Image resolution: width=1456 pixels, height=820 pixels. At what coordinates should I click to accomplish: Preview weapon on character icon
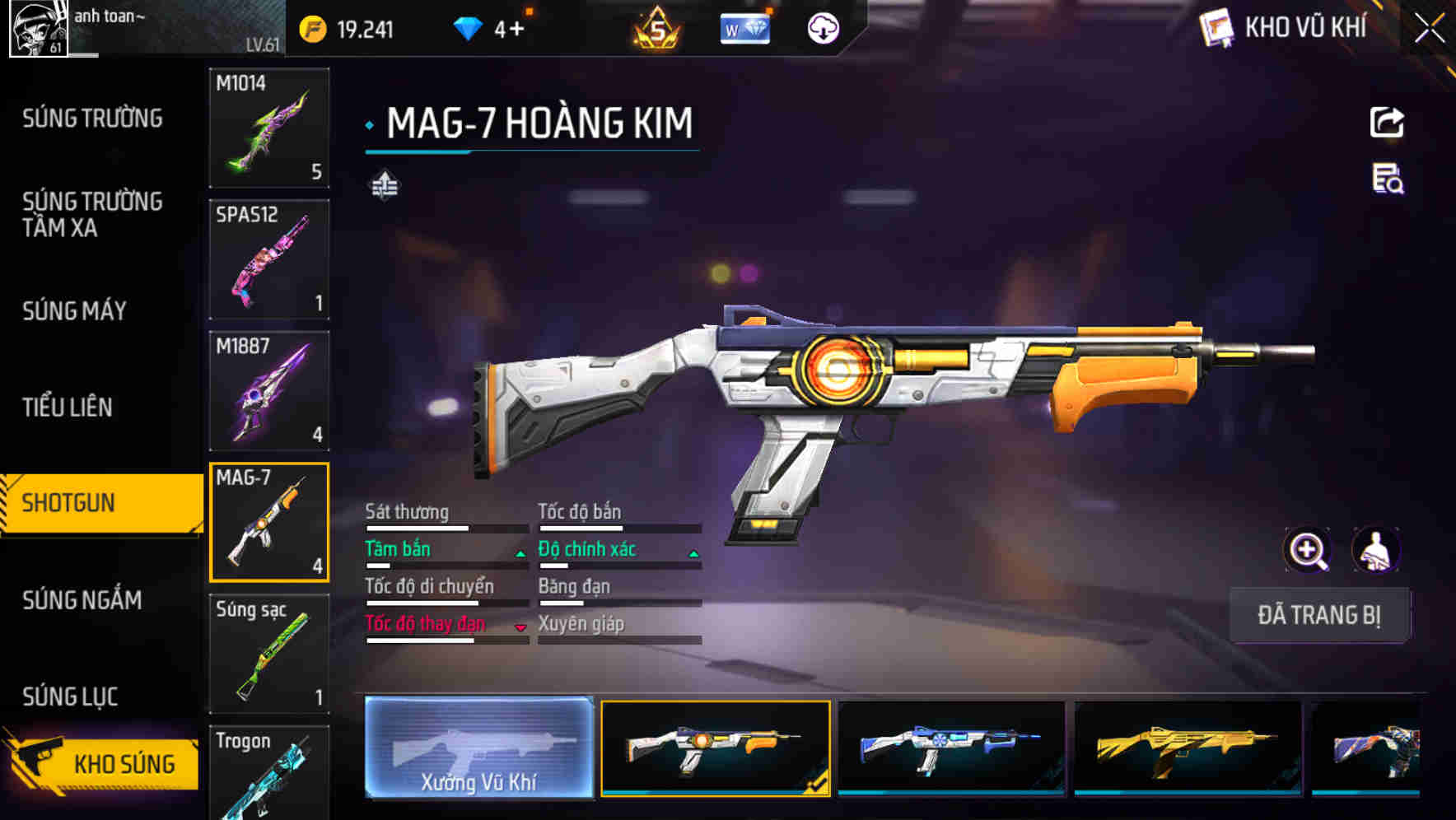tap(1375, 550)
